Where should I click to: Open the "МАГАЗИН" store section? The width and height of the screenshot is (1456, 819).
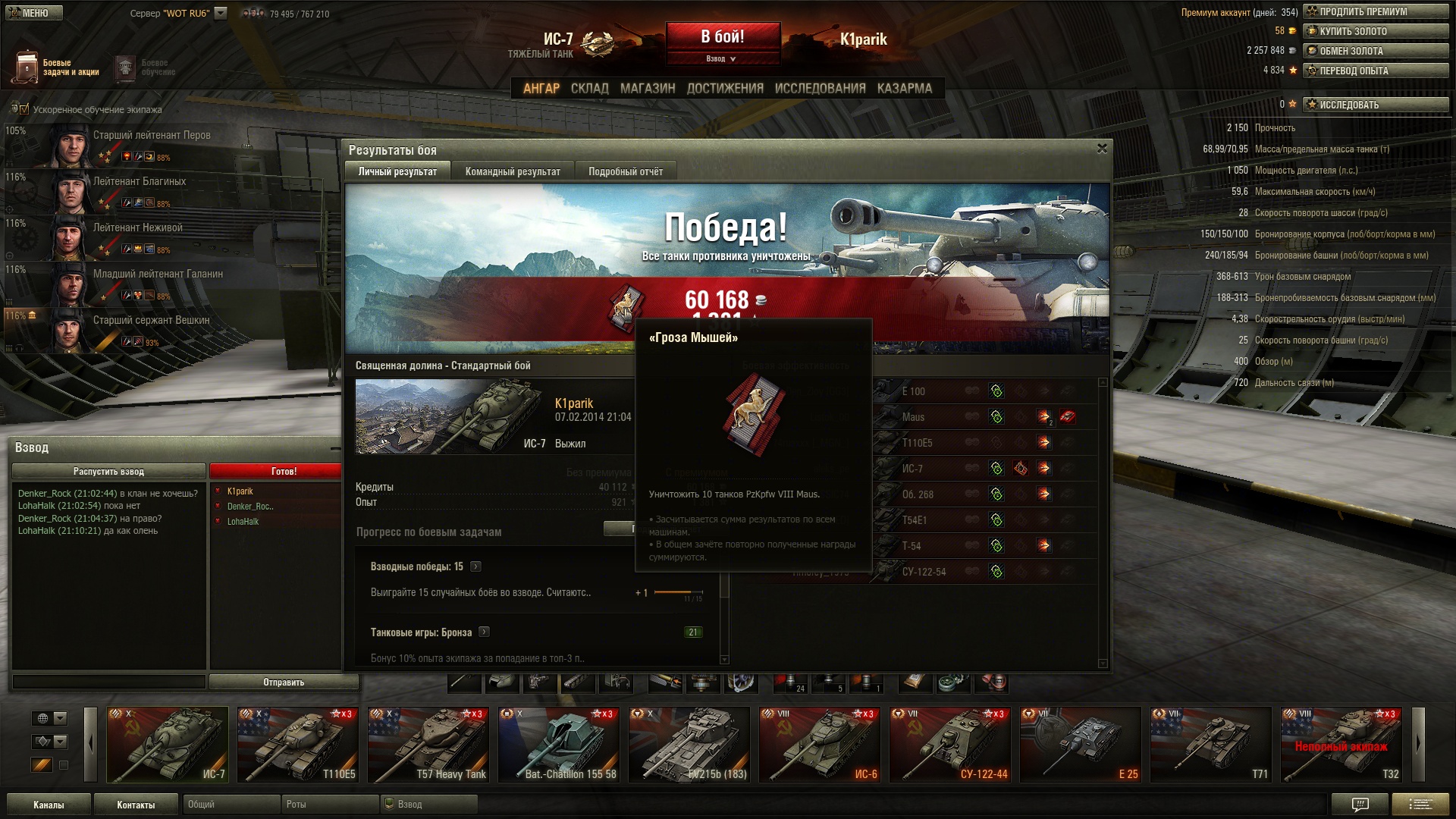pyautogui.click(x=648, y=88)
